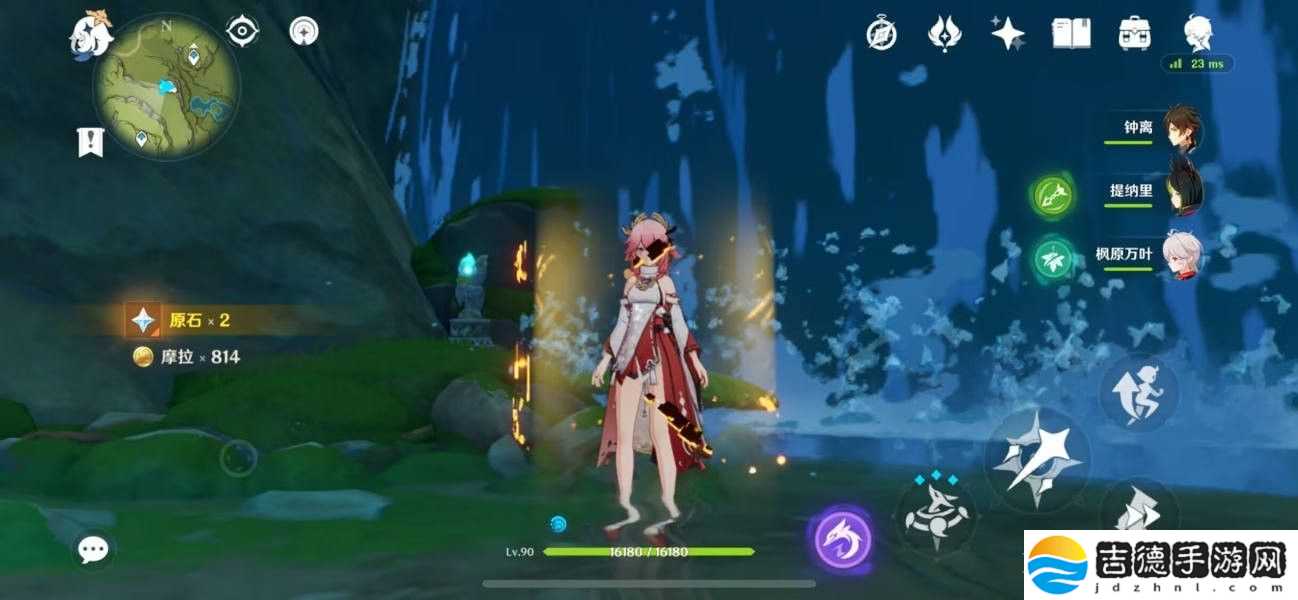
Task: Activate the elemental sight eye icon
Action: pos(242,32)
